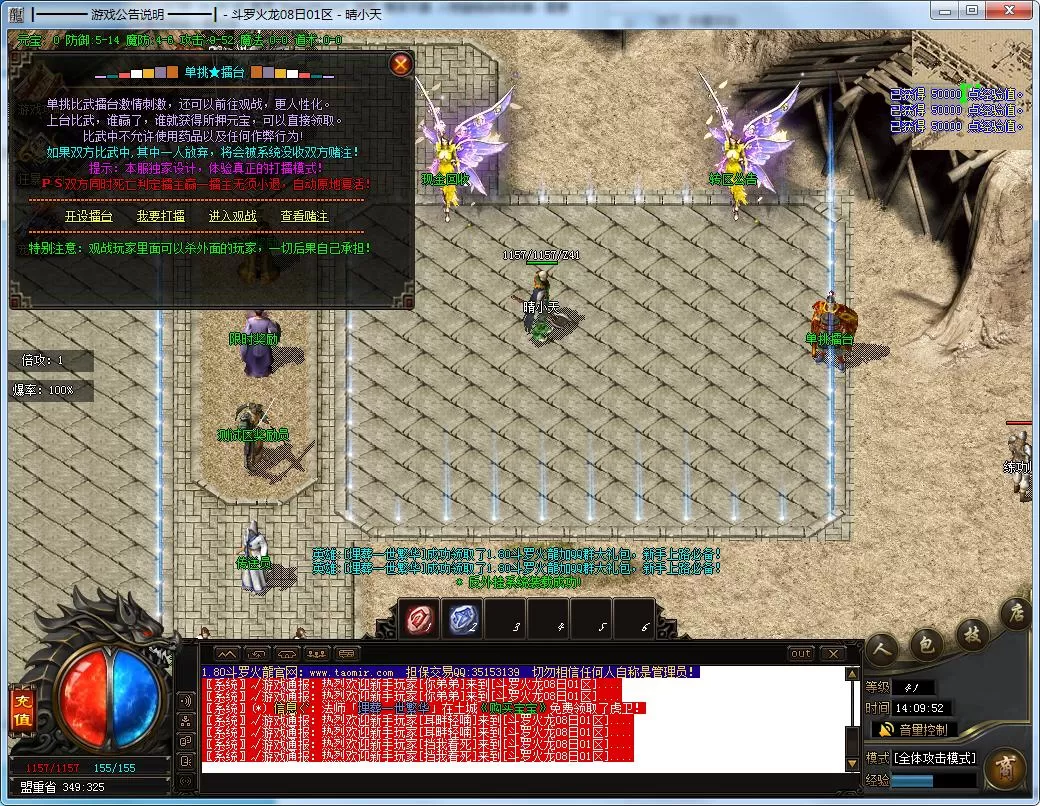Screen dimensions: 1040x806
Task: Choose 进入观战 to spectate
Action: (x=232, y=216)
